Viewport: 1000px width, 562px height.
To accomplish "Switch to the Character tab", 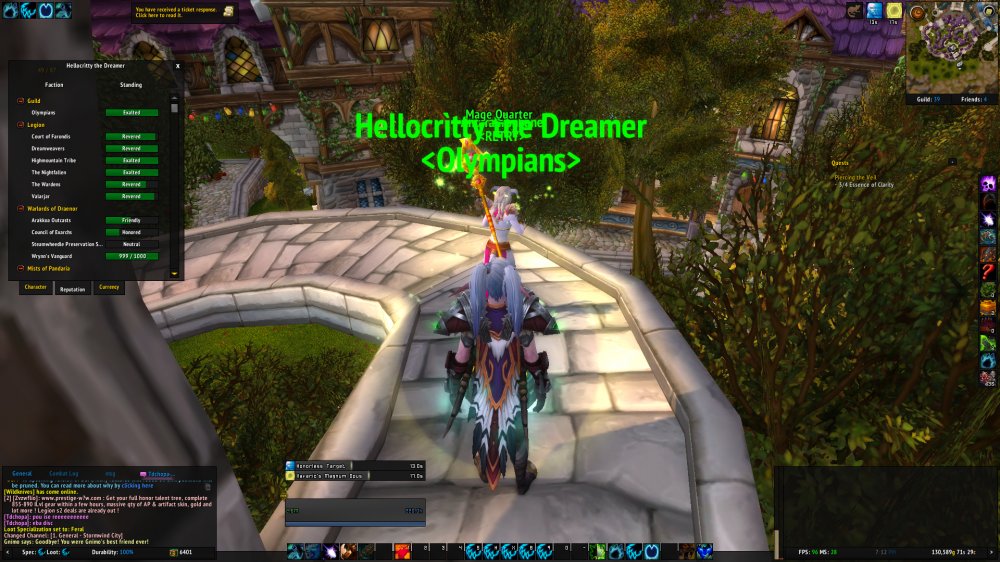I will (36, 287).
